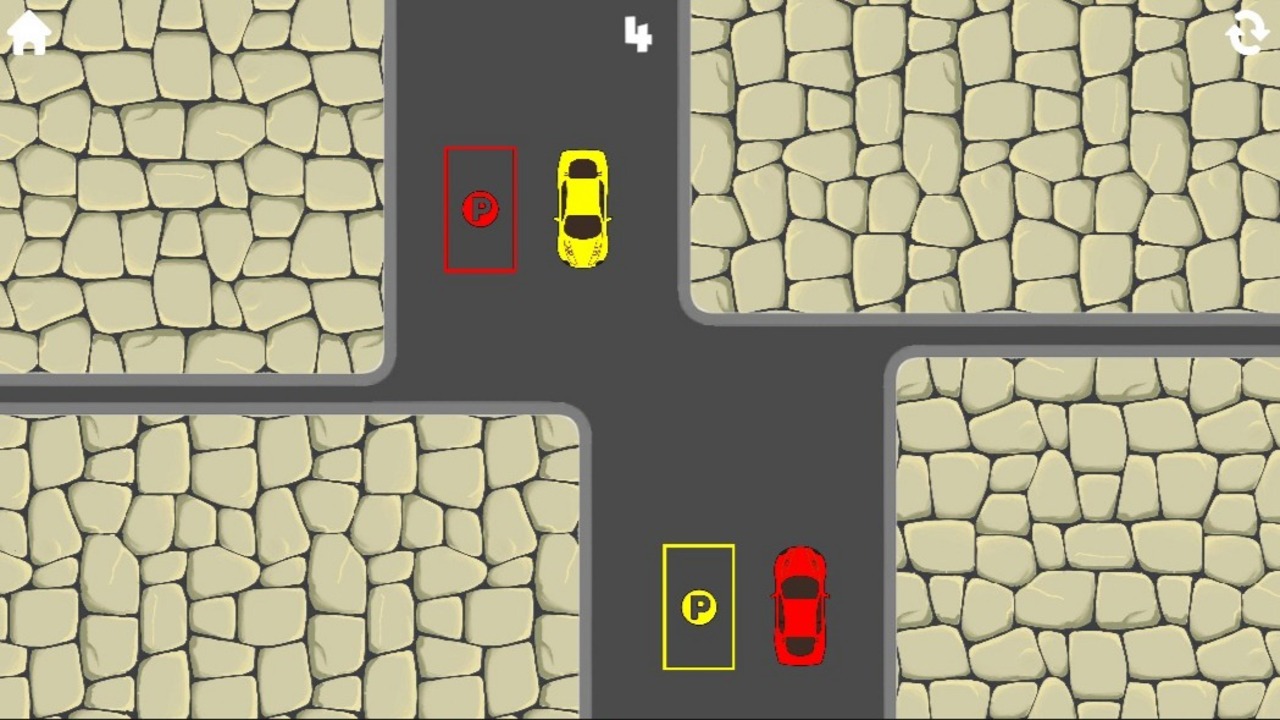Screen dimensions: 1280x720
Task: Select the yellow car
Action: click(x=582, y=210)
